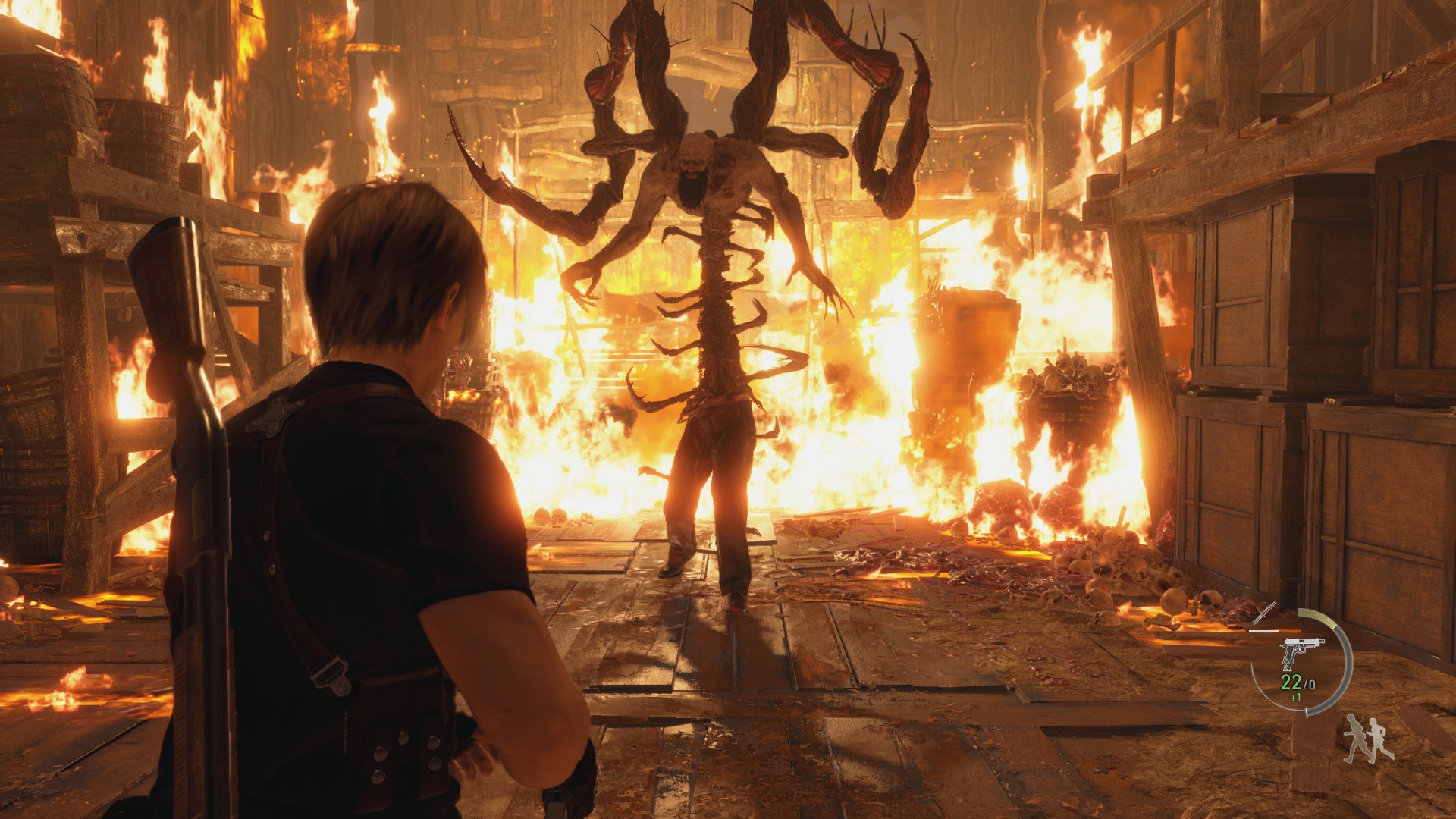The height and width of the screenshot is (819, 1456).
Task: Click the +1 reserve ammo indicator
Action: tap(1295, 698)
